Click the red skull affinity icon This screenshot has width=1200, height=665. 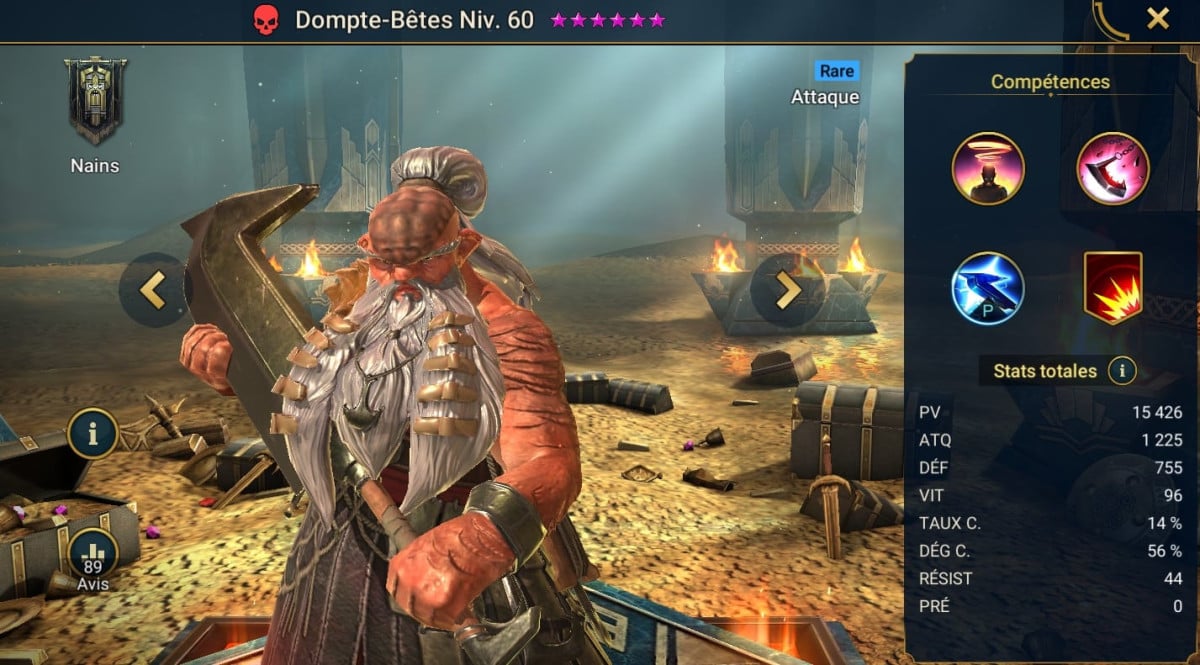264,20
